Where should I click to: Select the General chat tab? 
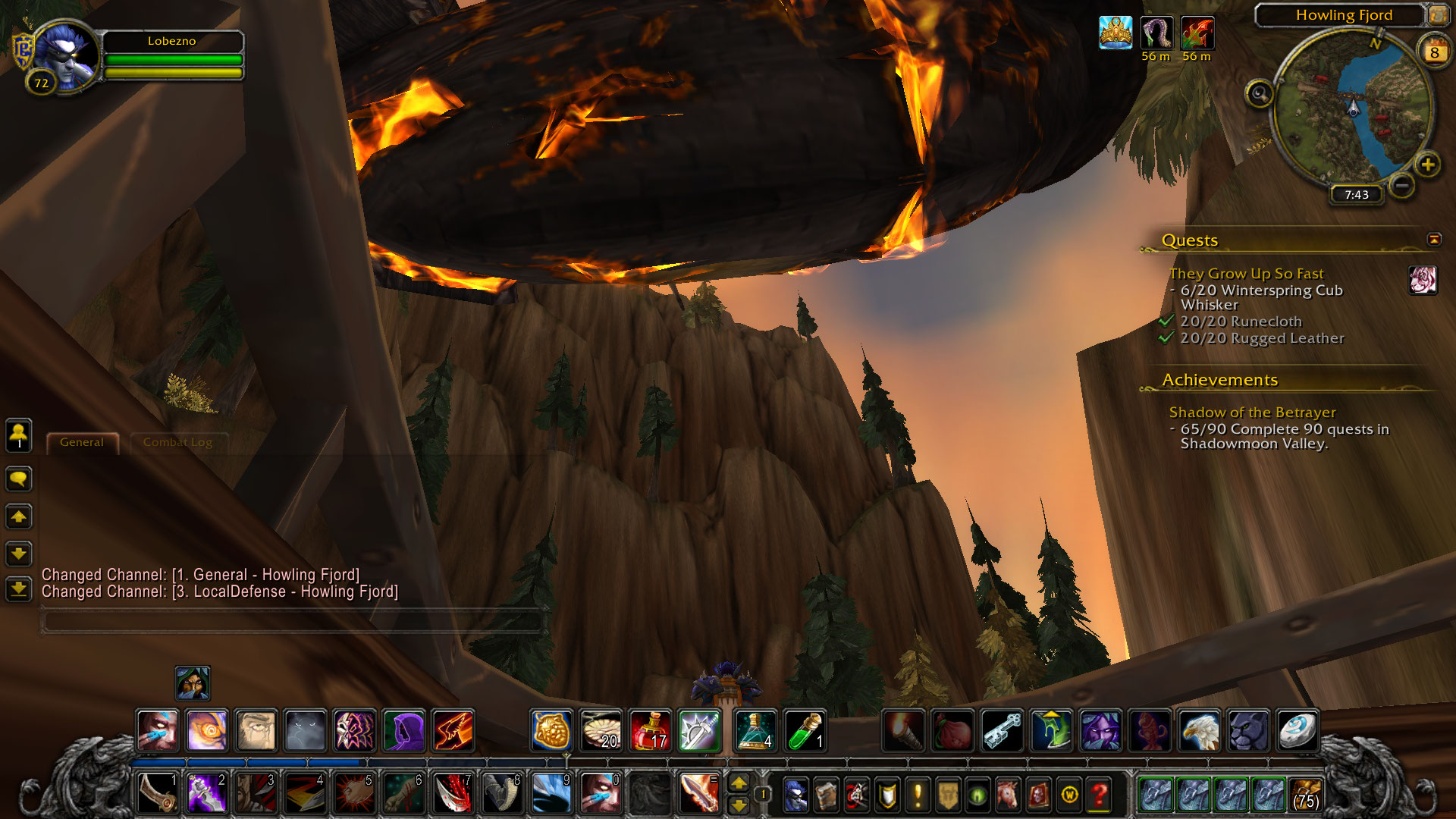point(82,442)
